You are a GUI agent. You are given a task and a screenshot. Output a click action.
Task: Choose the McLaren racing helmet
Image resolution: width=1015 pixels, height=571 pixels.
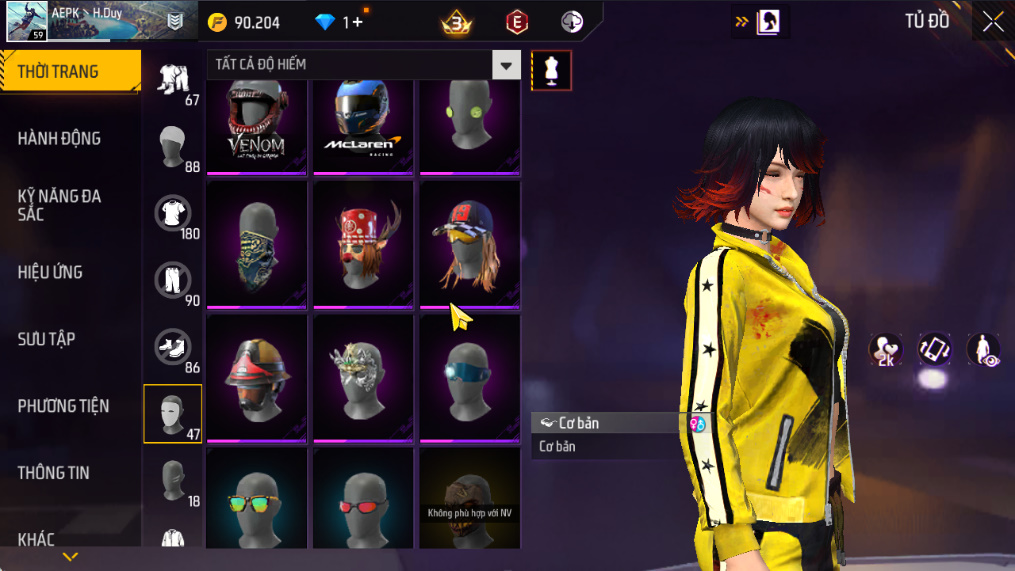[x=362, y=127]
